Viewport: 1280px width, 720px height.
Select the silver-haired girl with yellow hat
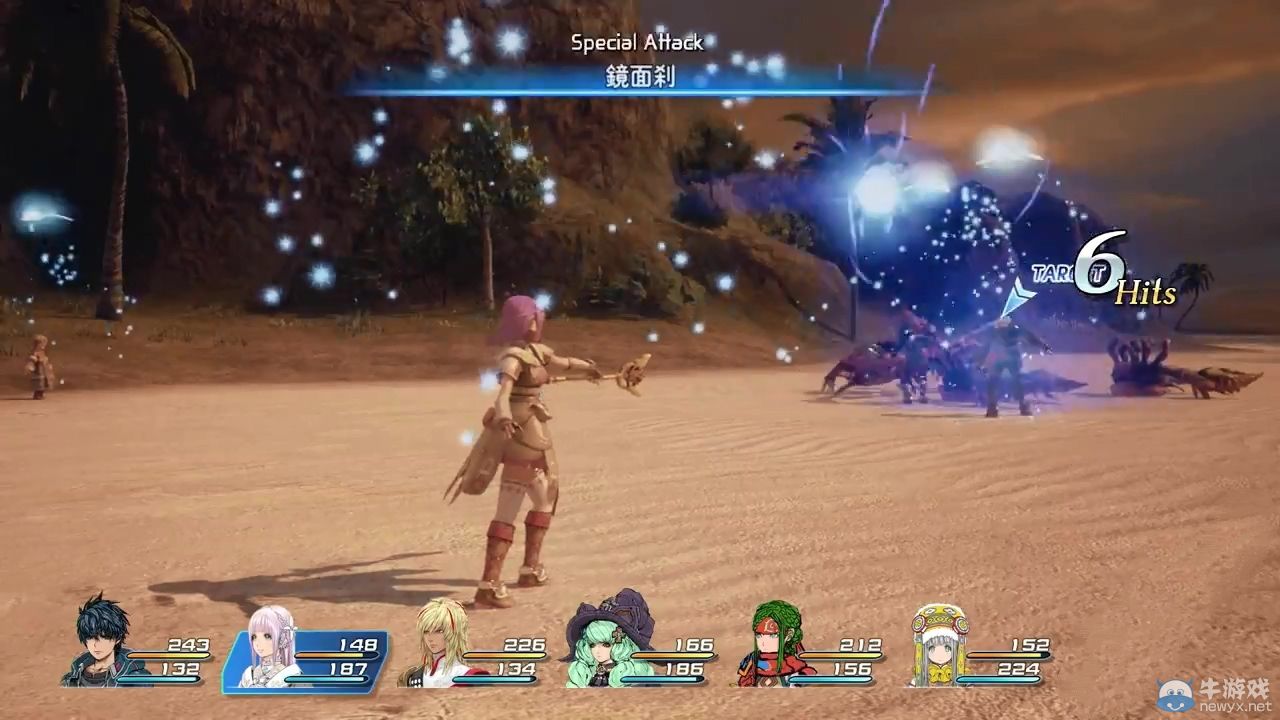pyautogui.click(x=940, y=645)
